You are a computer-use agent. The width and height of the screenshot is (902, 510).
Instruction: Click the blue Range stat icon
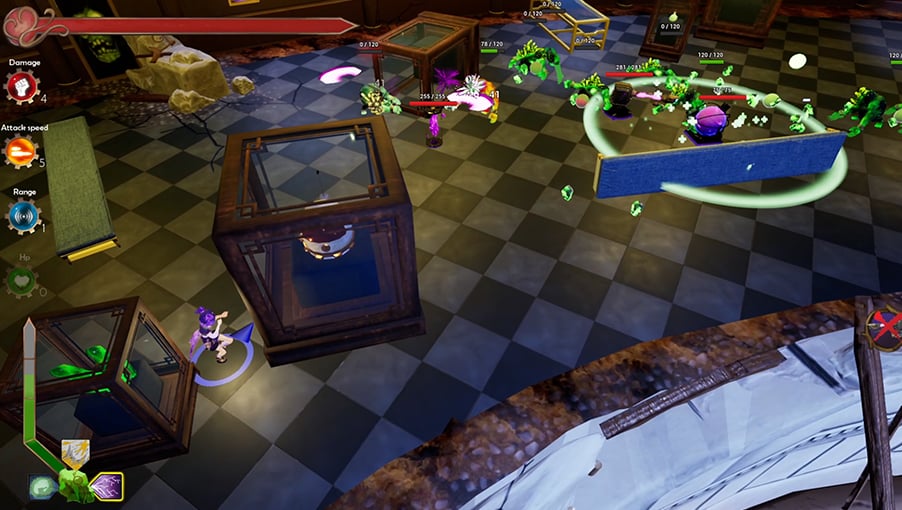tap(22, 215)
